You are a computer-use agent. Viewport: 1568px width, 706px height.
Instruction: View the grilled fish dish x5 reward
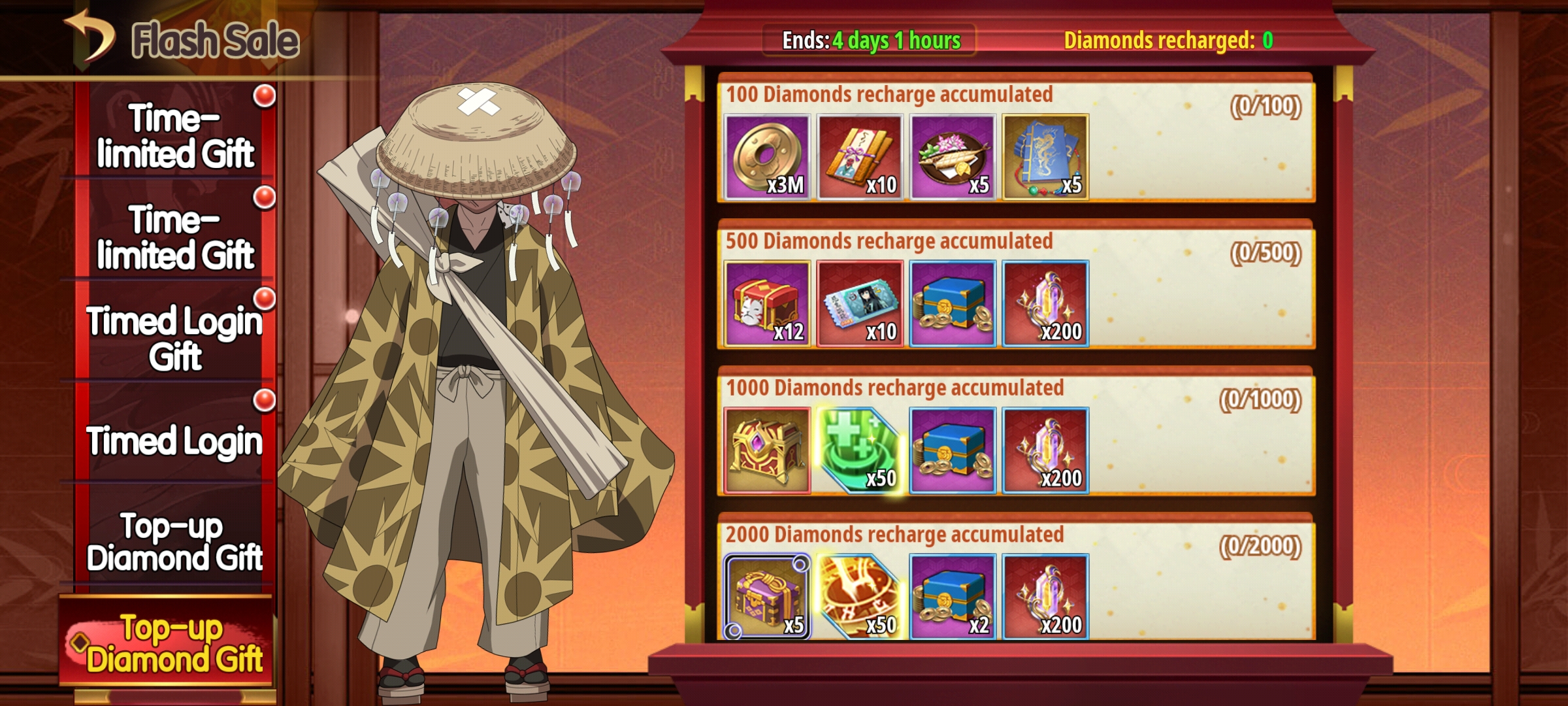[953, 157]
